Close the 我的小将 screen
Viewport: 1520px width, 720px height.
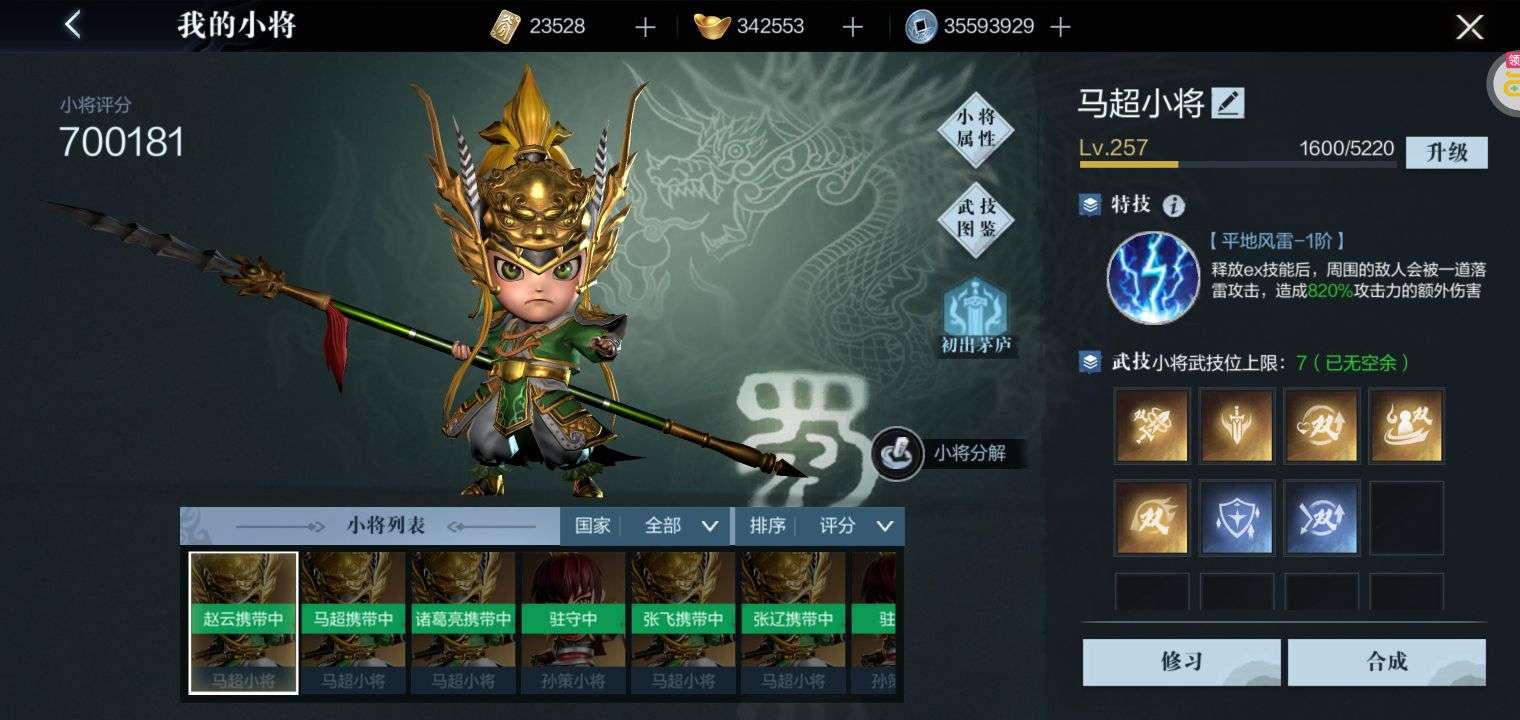(1469, 27)
